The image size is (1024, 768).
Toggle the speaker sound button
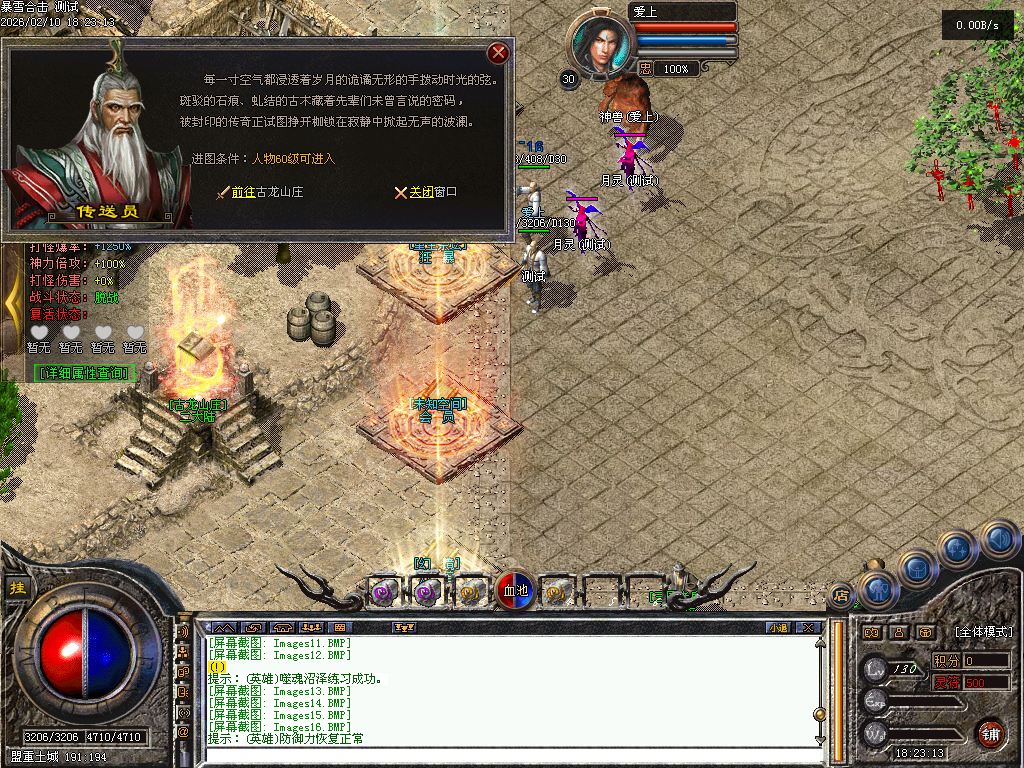(x=999, y=540)
